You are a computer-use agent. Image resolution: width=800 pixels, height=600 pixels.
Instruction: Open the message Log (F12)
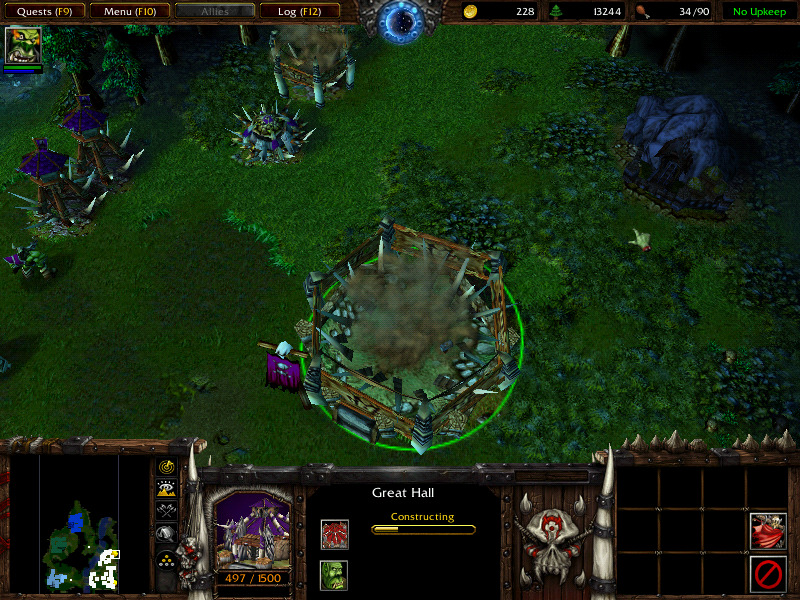tap(297, 12)
